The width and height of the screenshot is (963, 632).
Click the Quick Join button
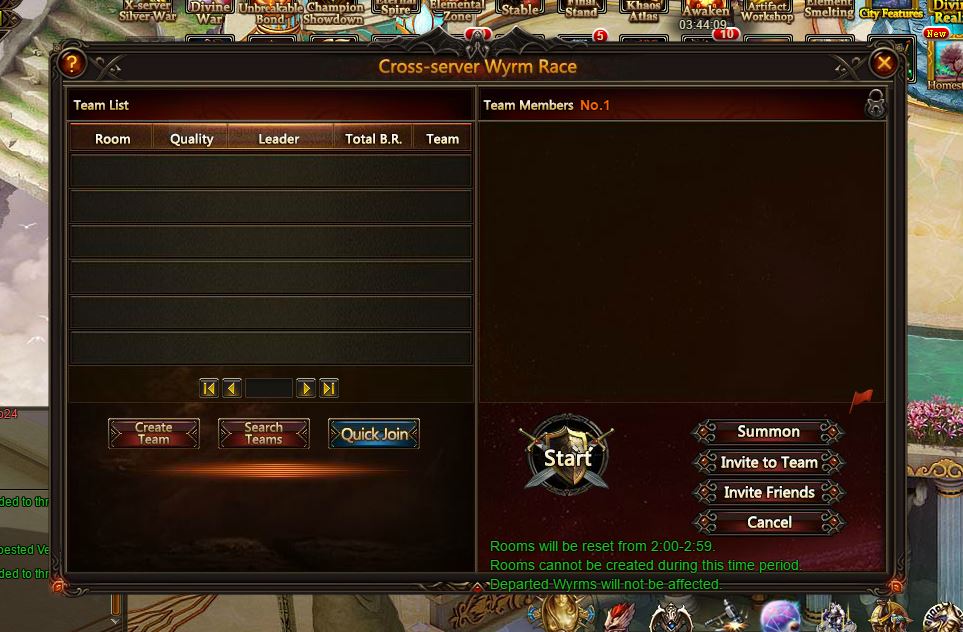374,434
